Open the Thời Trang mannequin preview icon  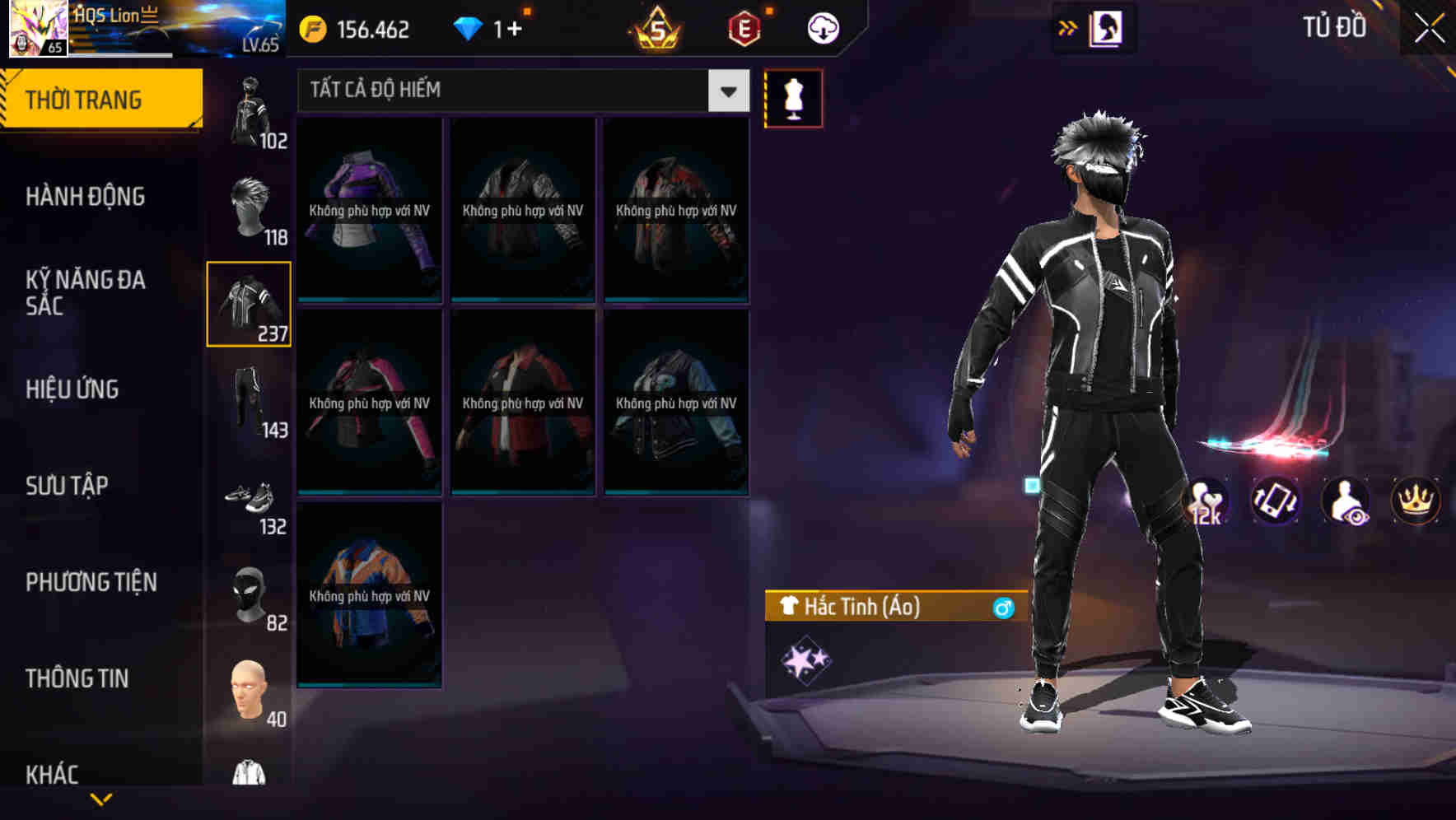point(793,97)
